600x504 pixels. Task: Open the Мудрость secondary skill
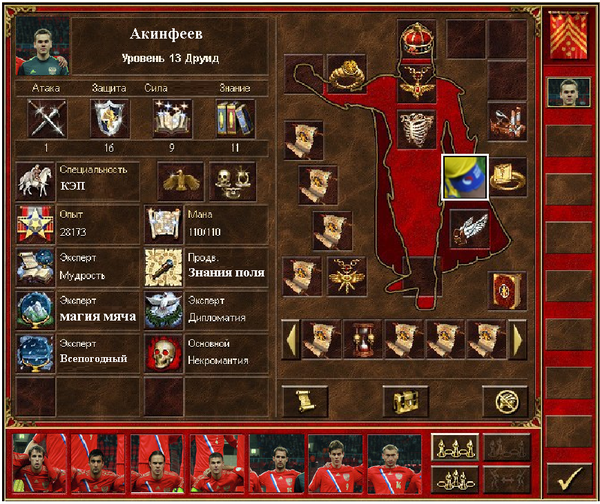[x=36, y=269]
